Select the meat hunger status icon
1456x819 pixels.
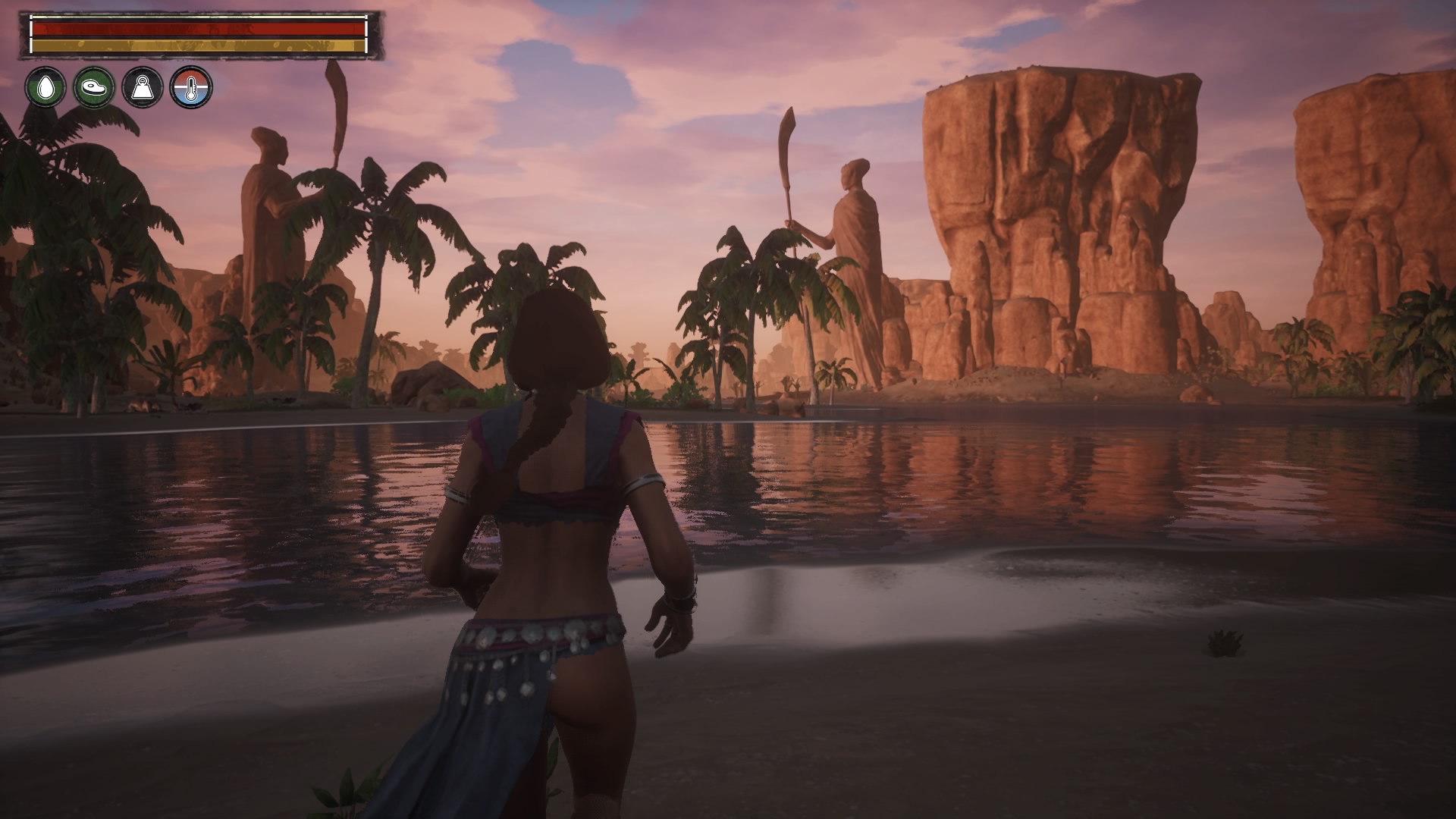tap(94, 87)
